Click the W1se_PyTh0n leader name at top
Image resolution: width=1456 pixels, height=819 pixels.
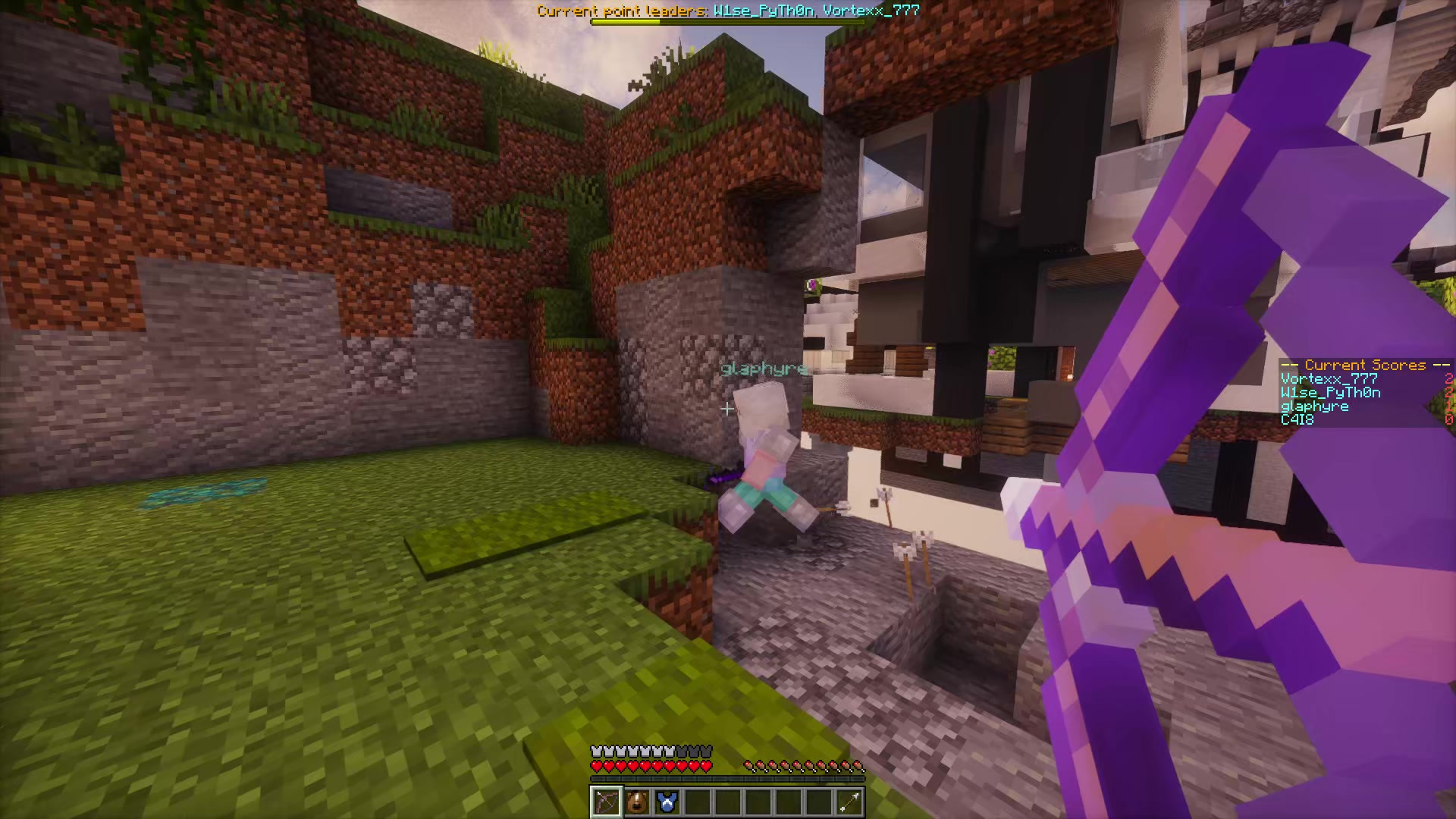click(x=762, y=11)
